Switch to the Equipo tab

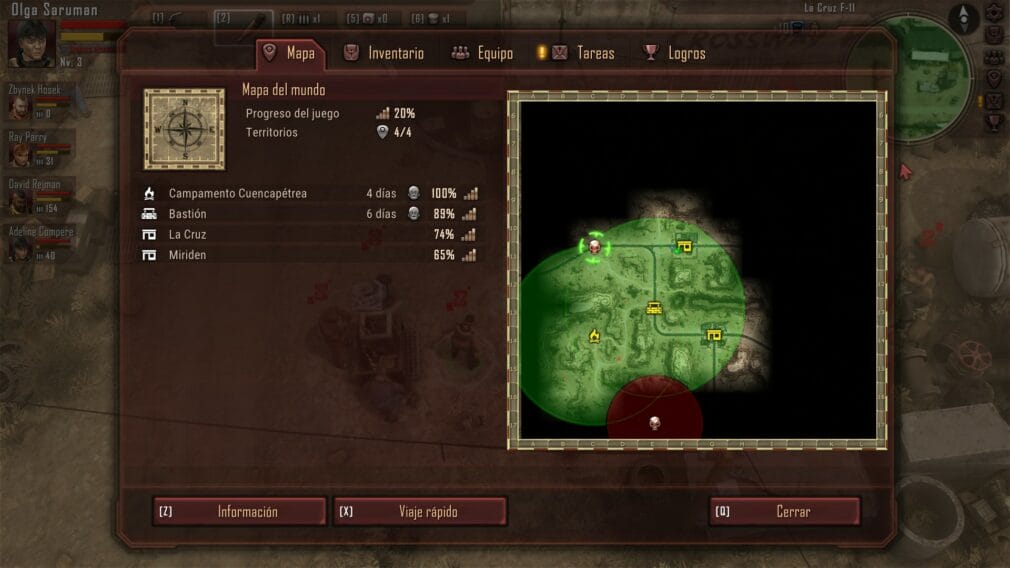click(482, 54)
